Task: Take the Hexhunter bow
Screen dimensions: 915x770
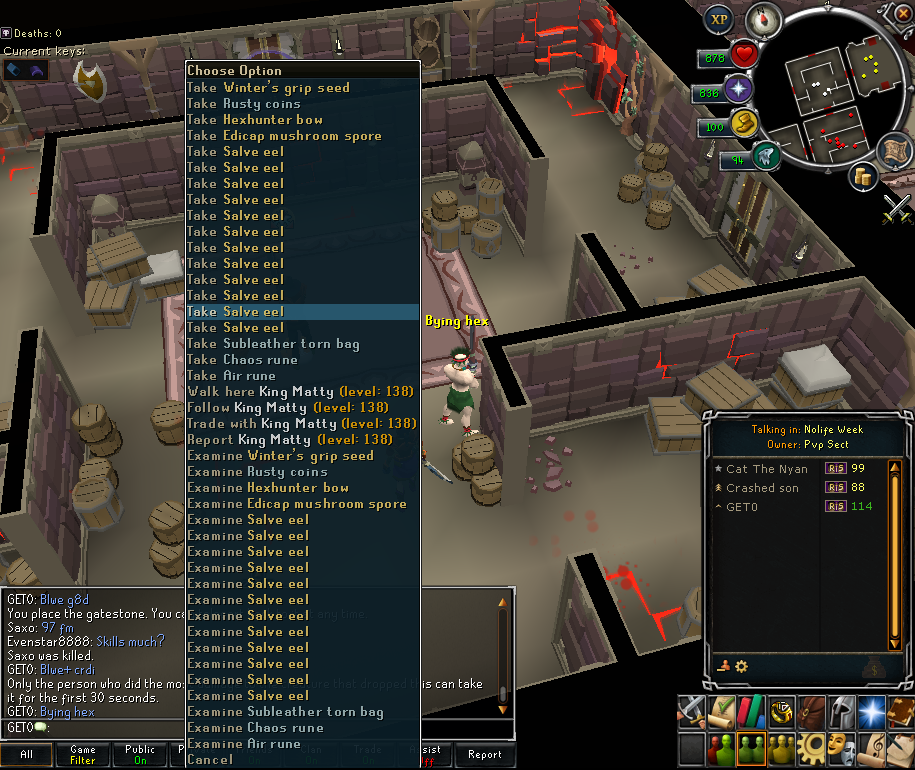Action: point(255,120)
